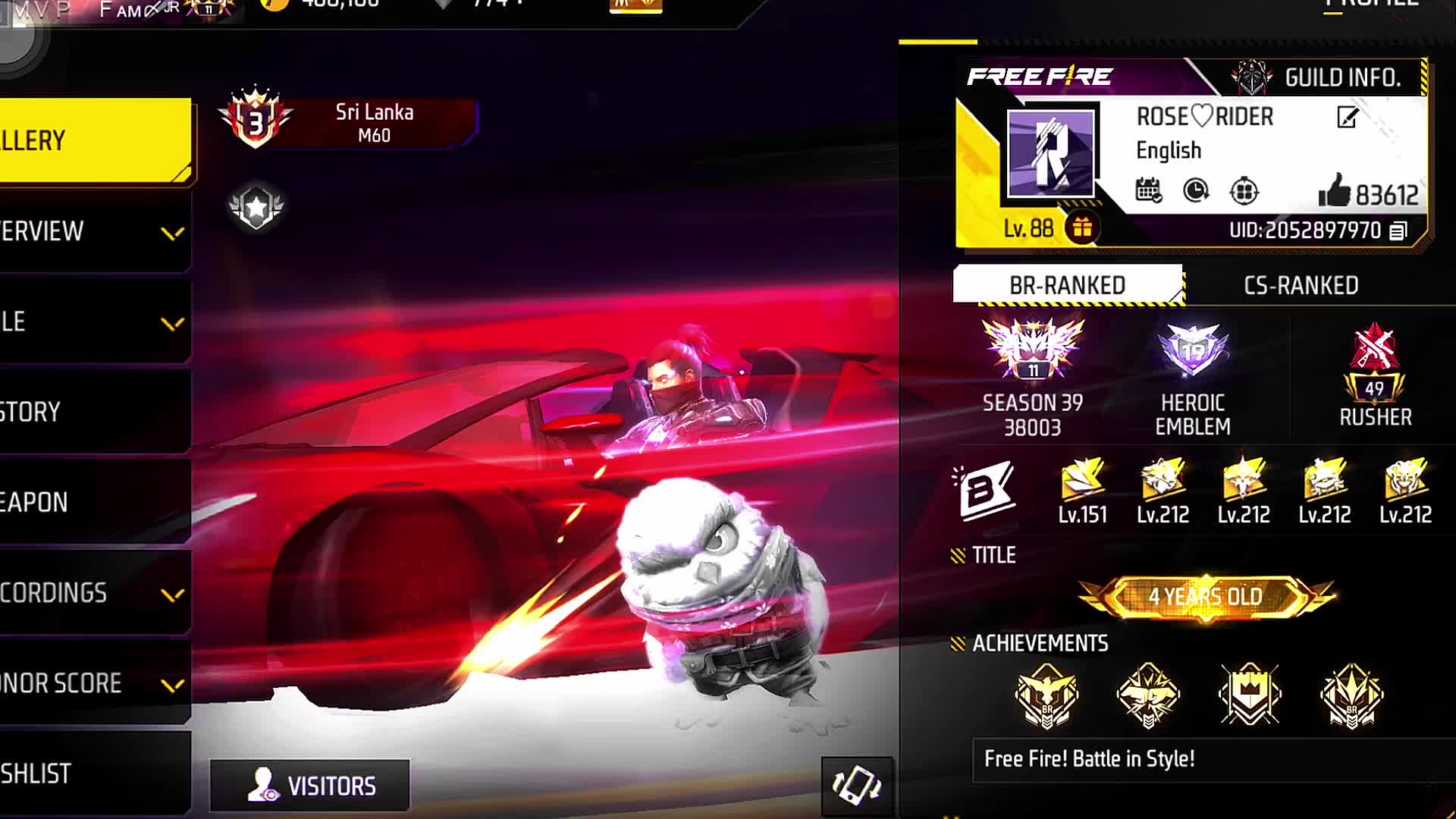Copy the UID number

1398,231
